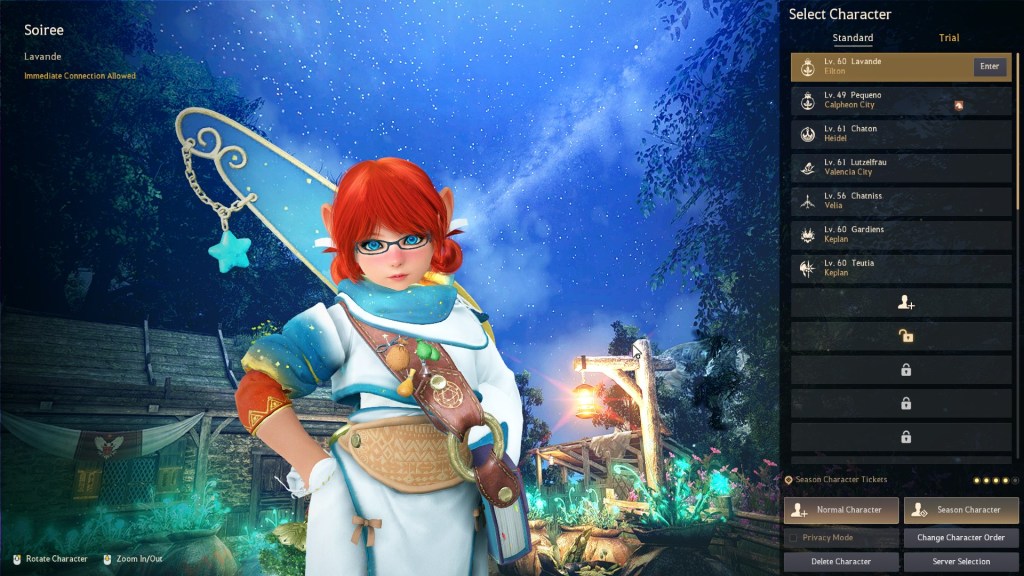Toggle the Privacy Mode checkbox
This screenshot has width=1024, height=576.
click(x=794, y=538)
